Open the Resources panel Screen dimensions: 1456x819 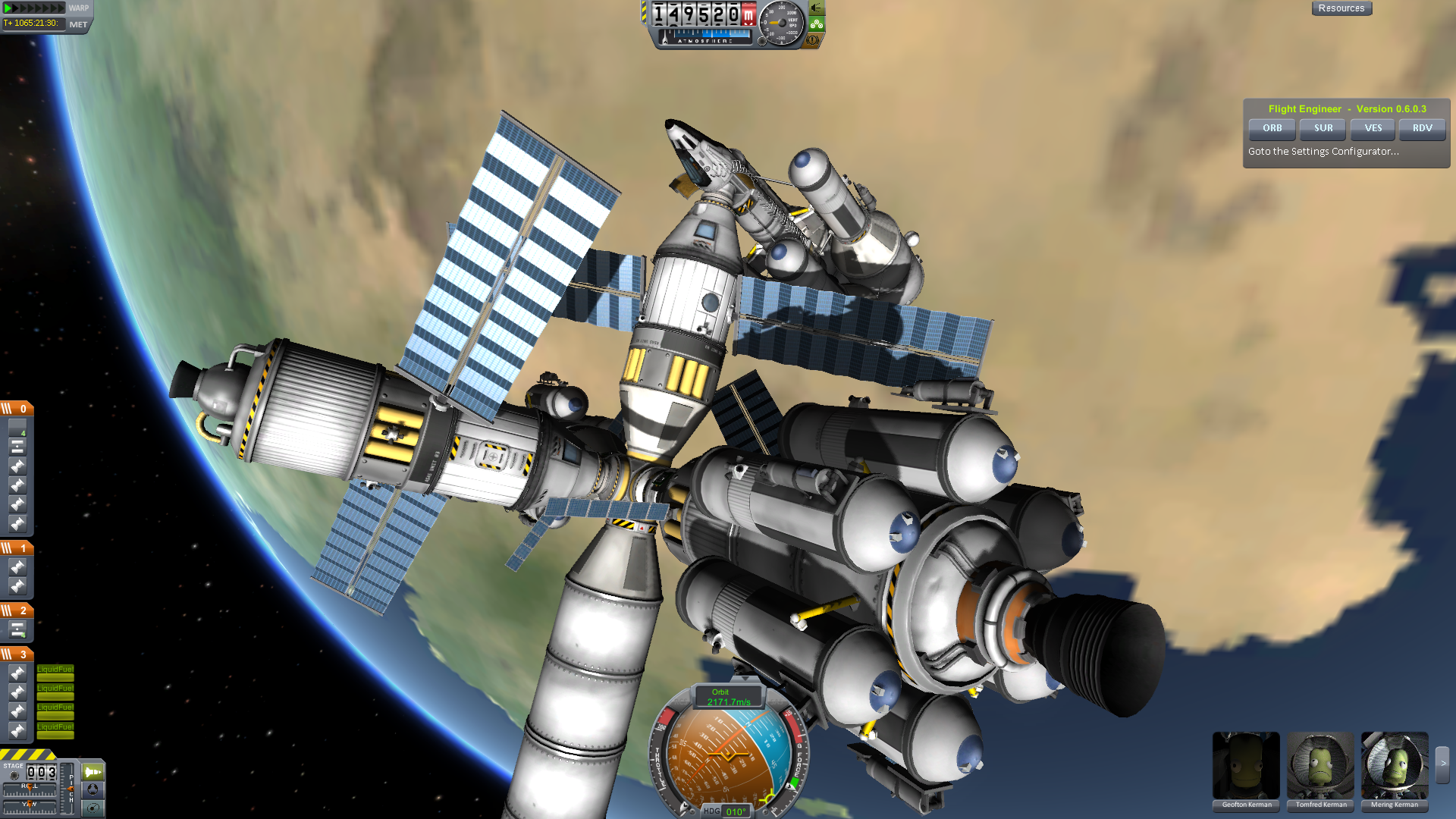click(1341, 8)
